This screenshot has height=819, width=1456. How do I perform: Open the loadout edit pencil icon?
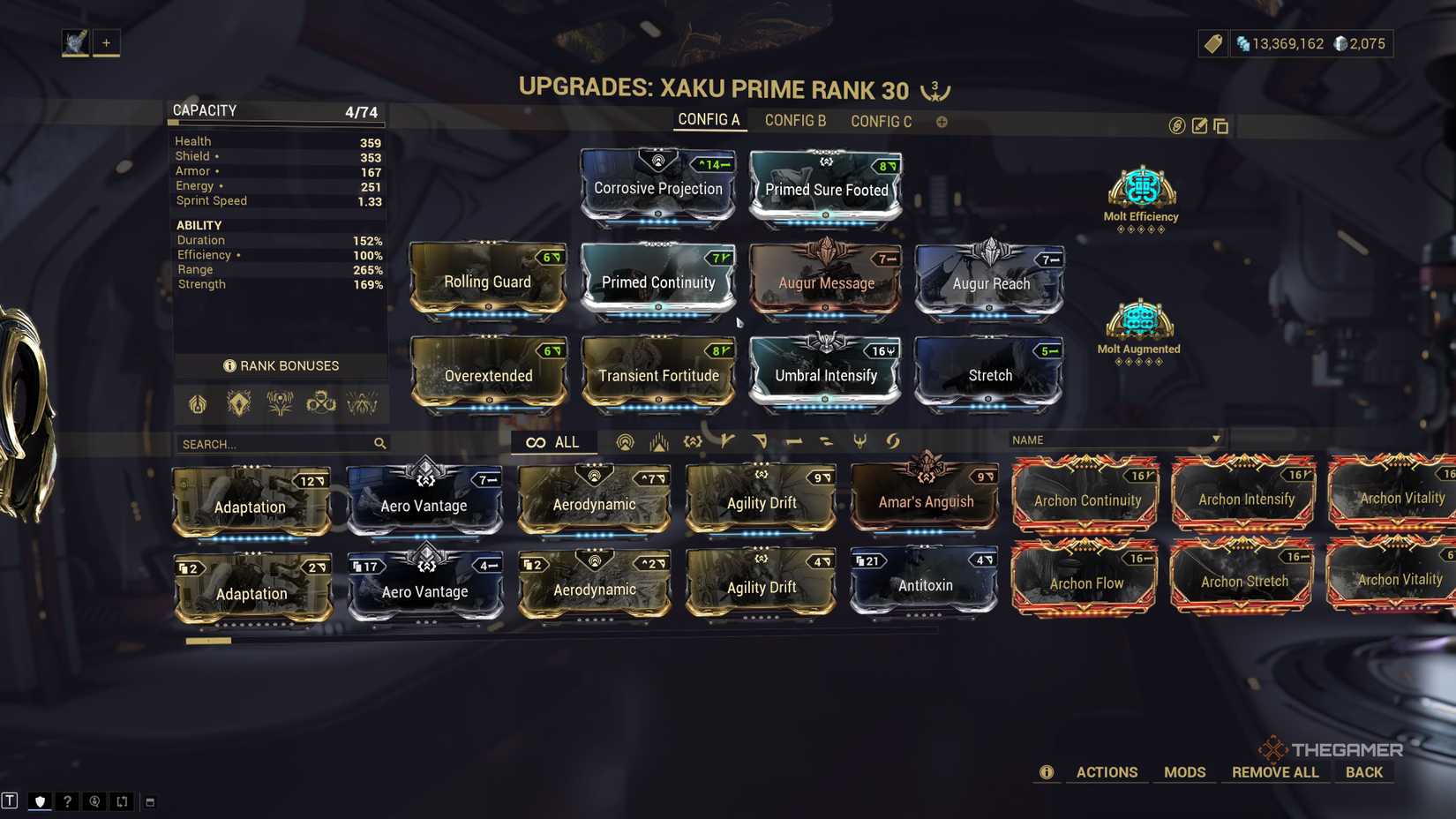click(1198, 126)
